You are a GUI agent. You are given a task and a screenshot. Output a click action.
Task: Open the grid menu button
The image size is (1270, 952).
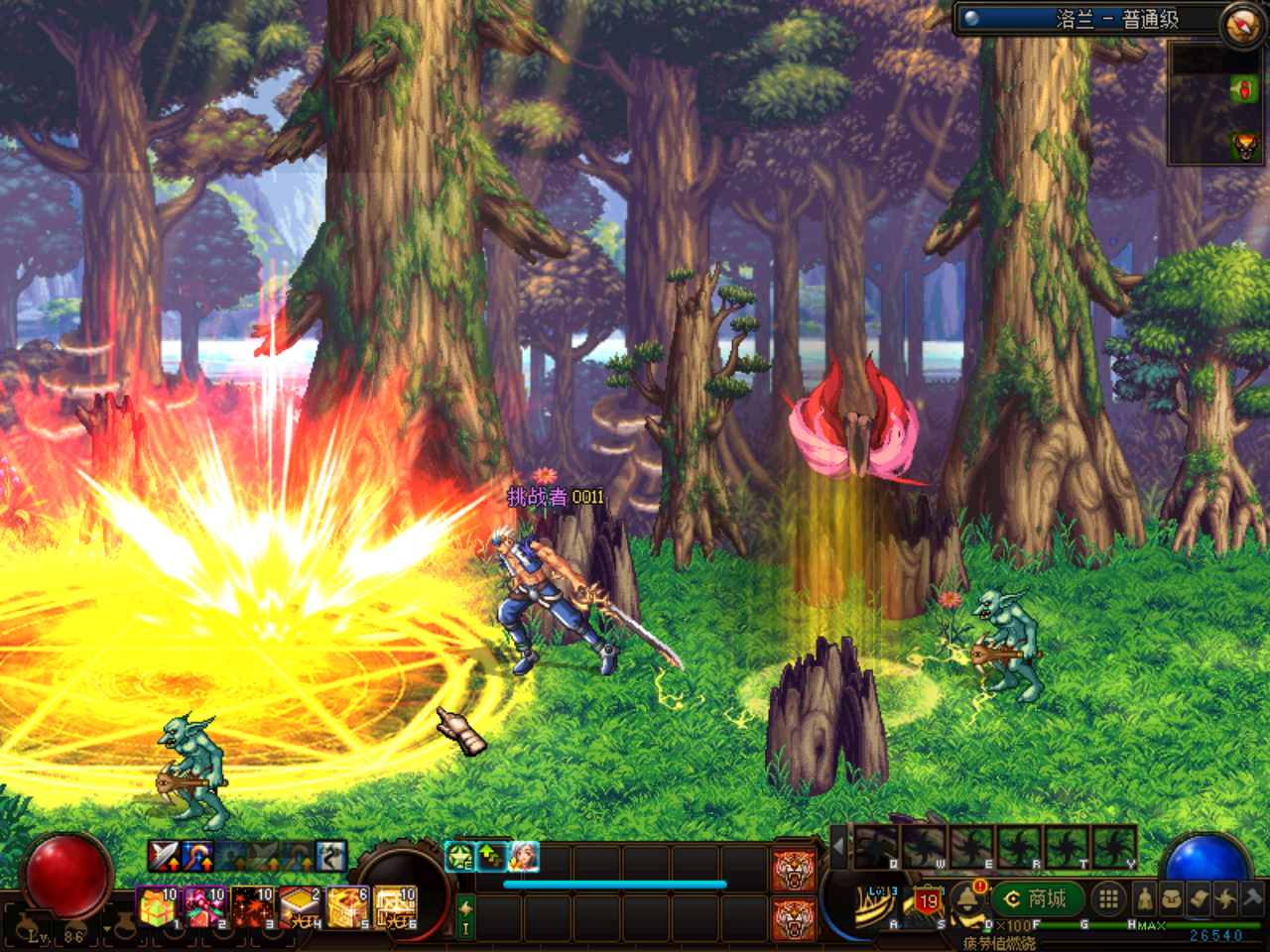tap(1108, 899)
